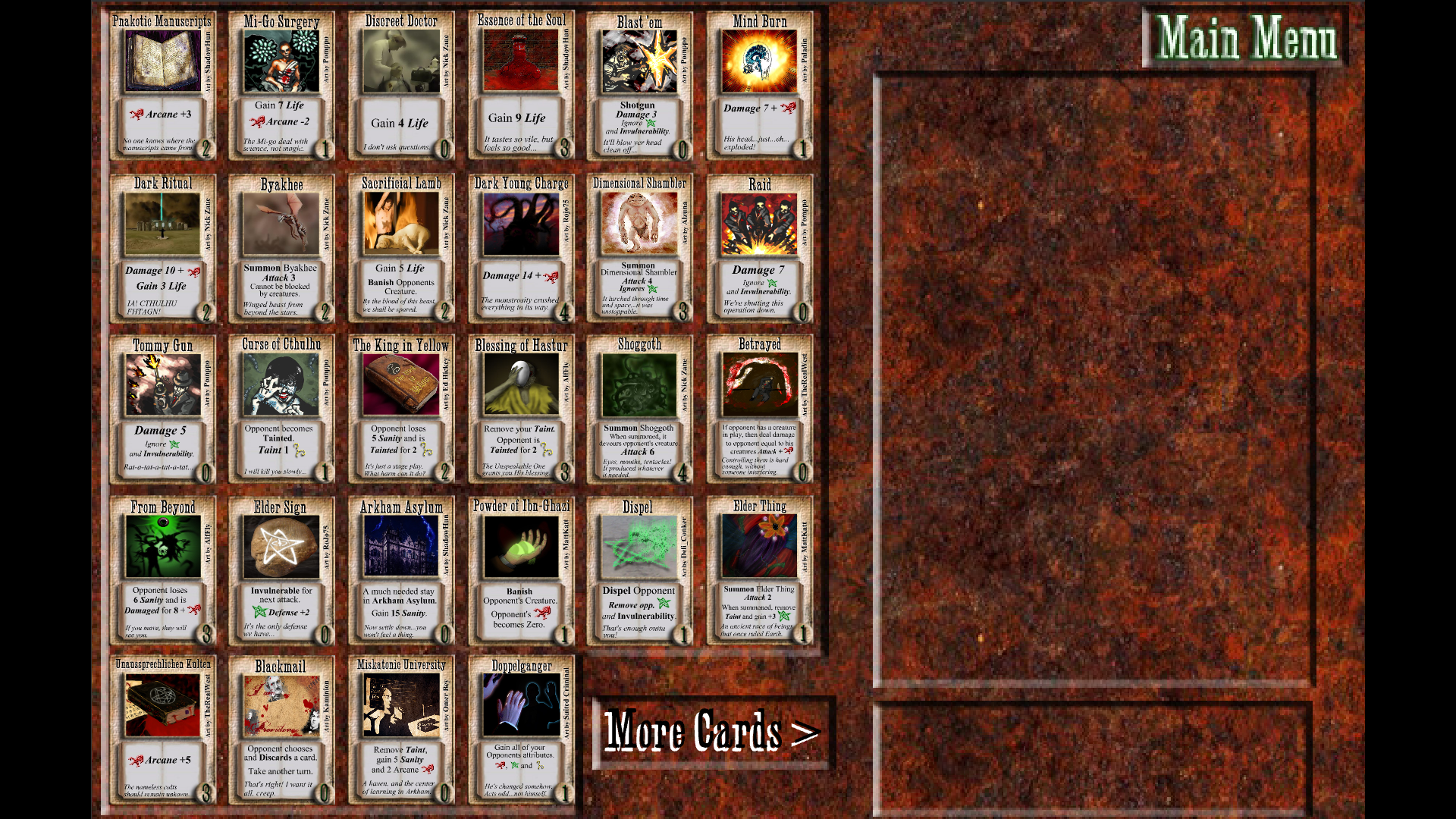This screenshot has height=819, width=1456.
Task: Select the Doppelganger card
Action: 521,730
